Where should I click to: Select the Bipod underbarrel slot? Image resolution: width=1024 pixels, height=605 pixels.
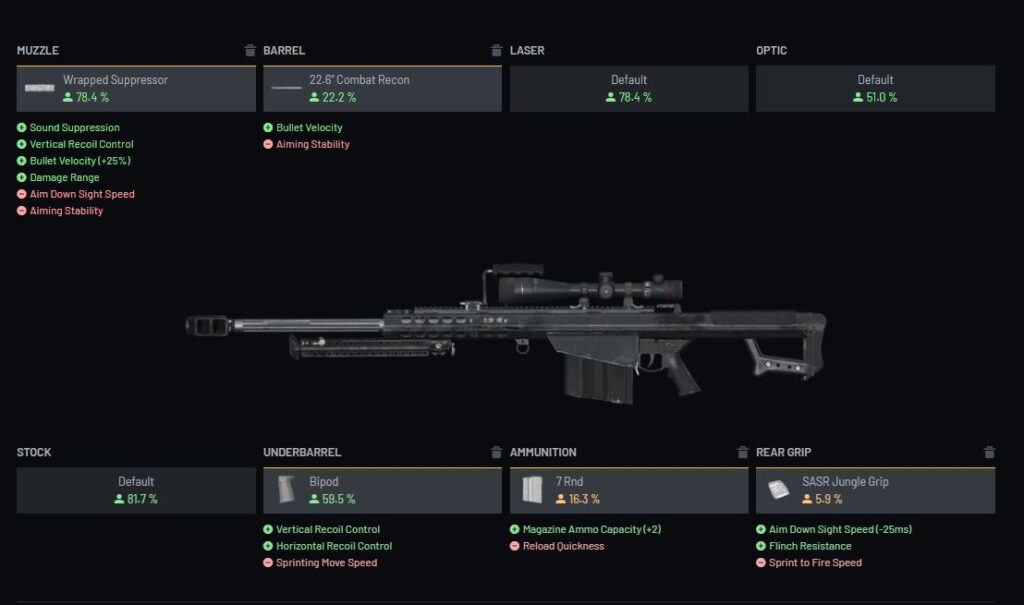coord(382,490)
